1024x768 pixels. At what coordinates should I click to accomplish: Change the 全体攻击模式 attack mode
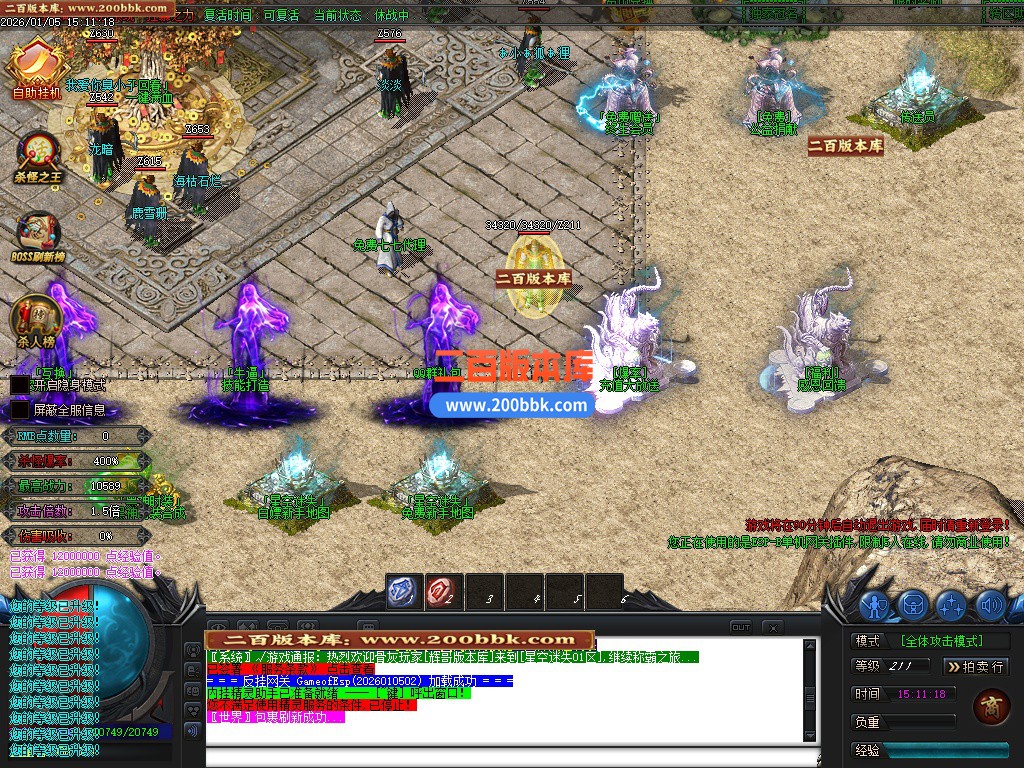(x=941, y=641)
